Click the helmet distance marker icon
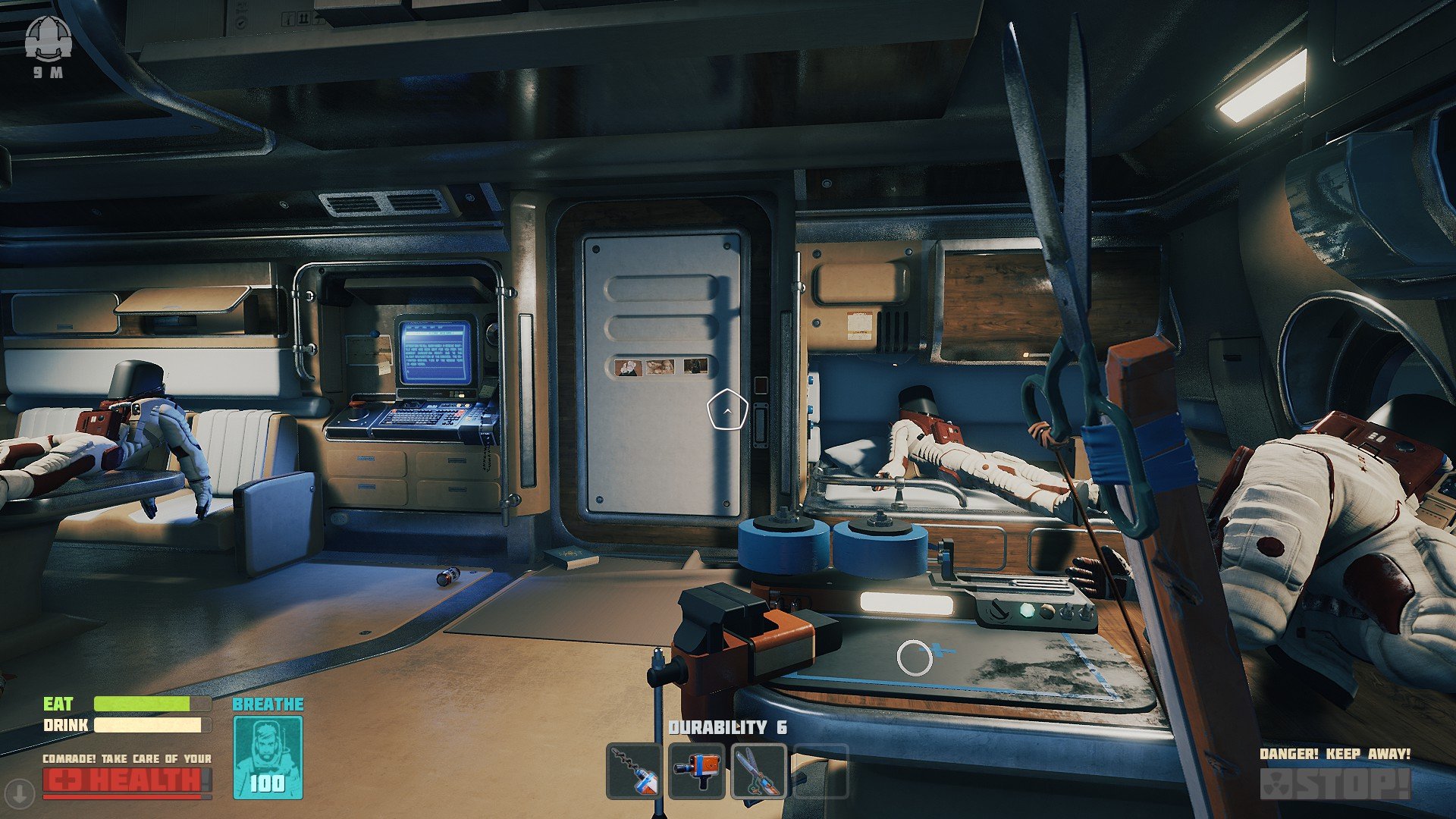 (48, 39)
